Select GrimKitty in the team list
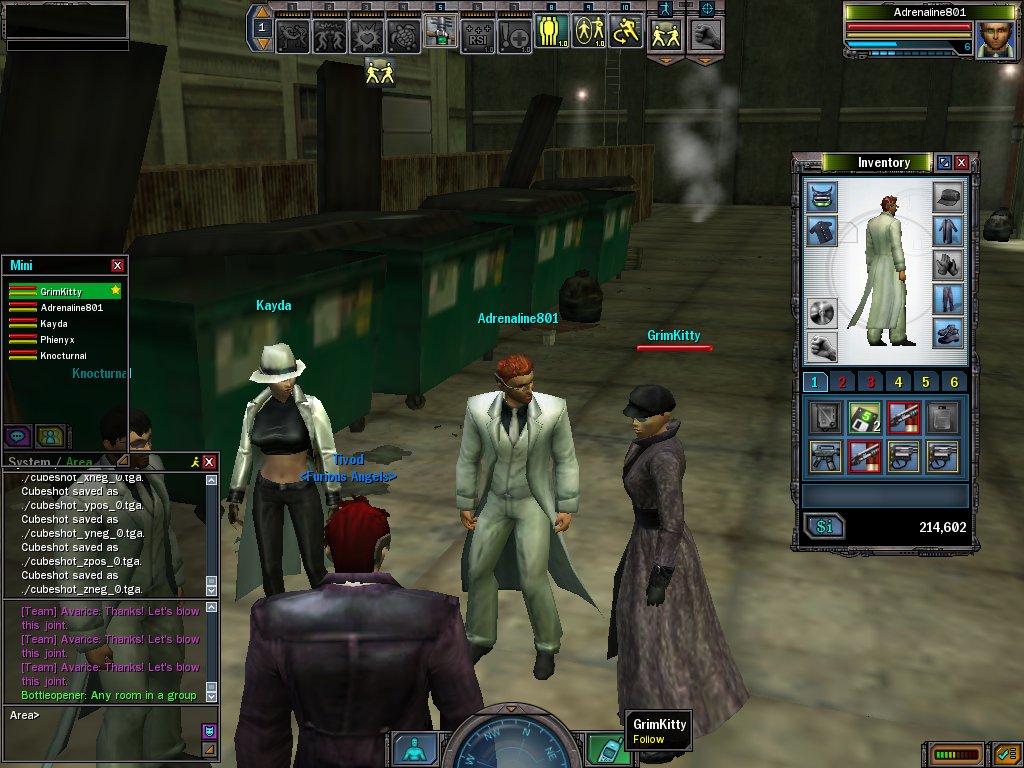The height and width of the screenshot is (768, 1024). pos(62,292)
